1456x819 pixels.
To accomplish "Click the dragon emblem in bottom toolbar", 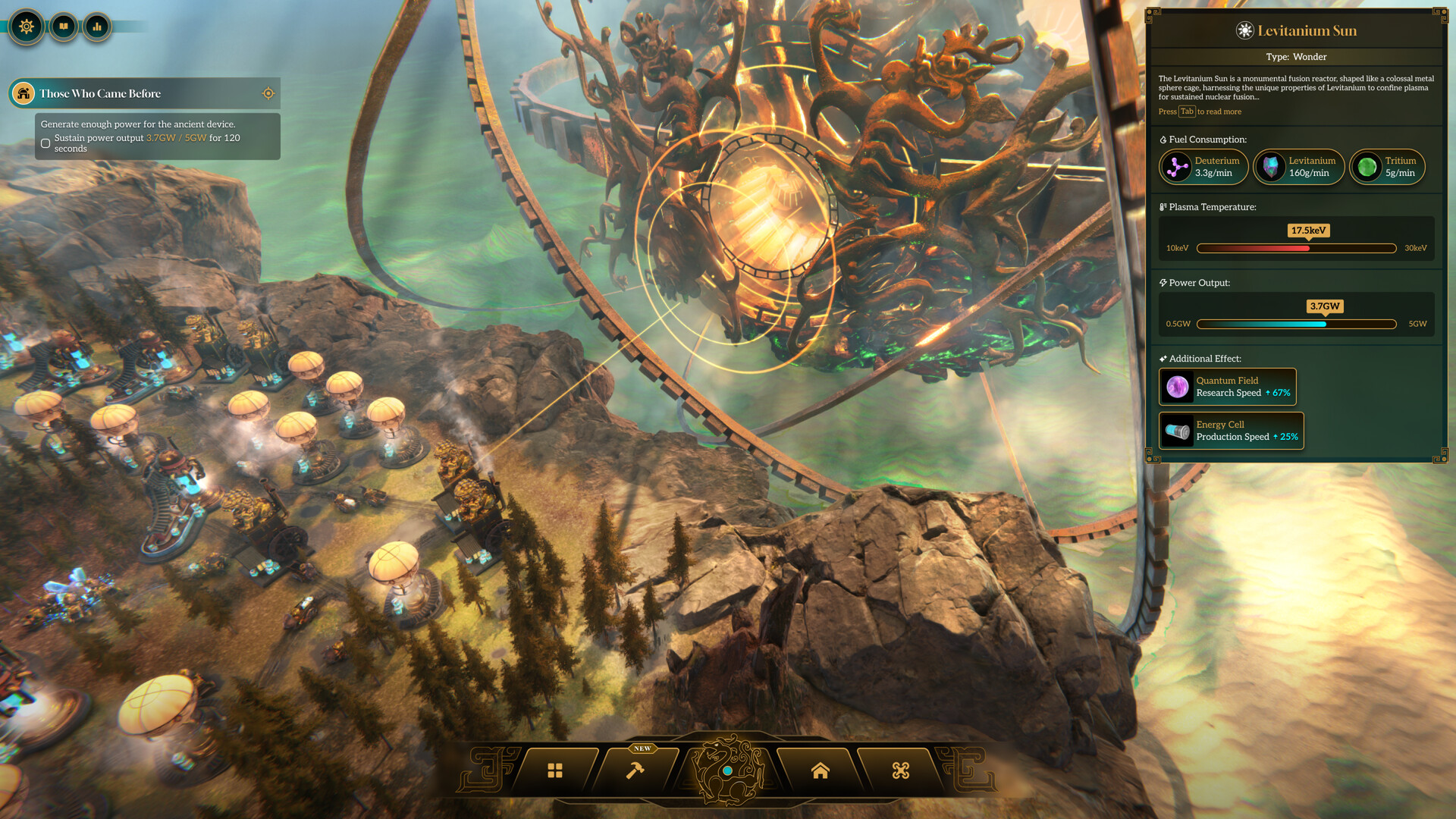I will pos(729,768).
